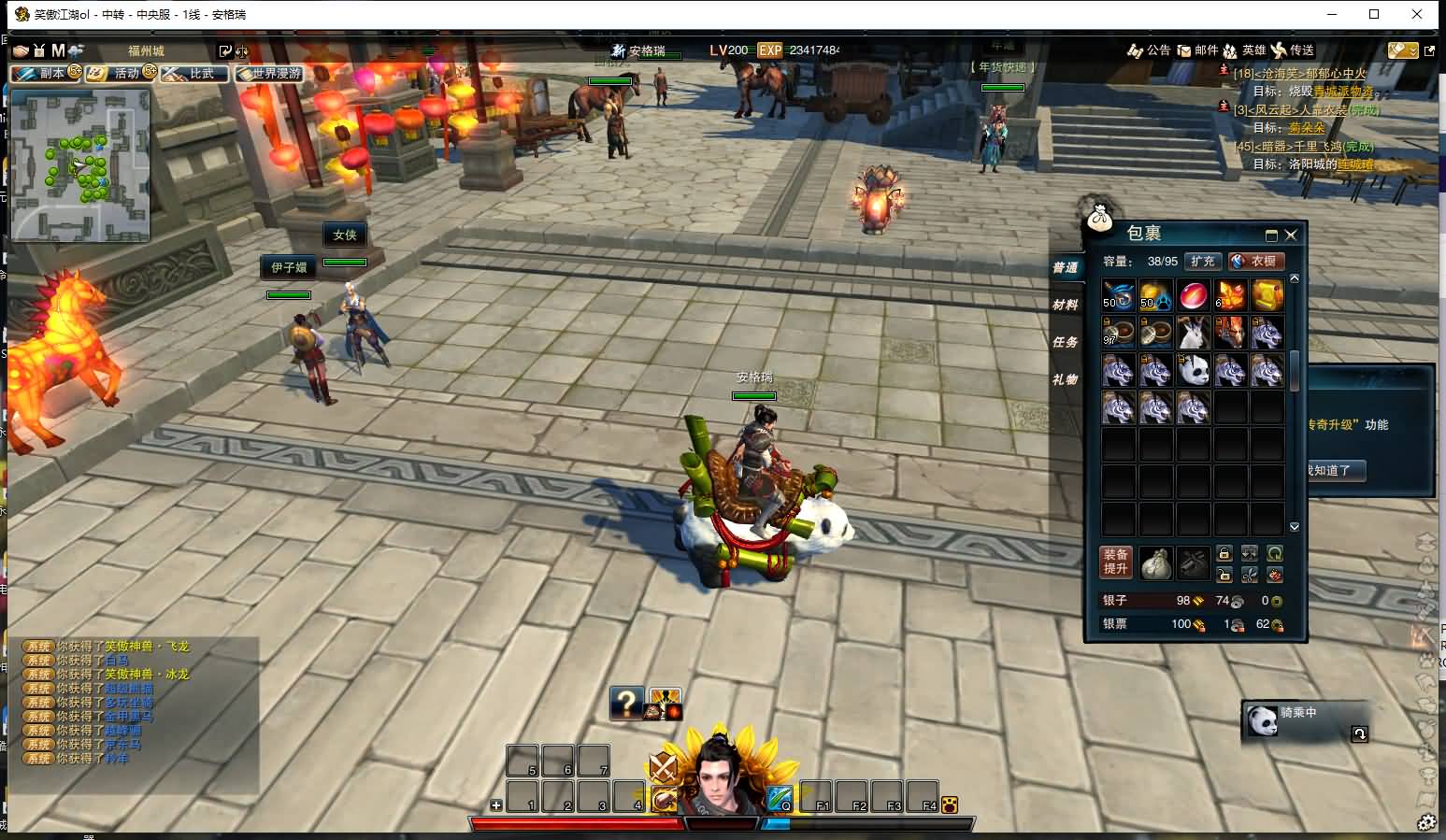Select the panda mount item in bag
1446x840 pixels.
coord(1193,370)
